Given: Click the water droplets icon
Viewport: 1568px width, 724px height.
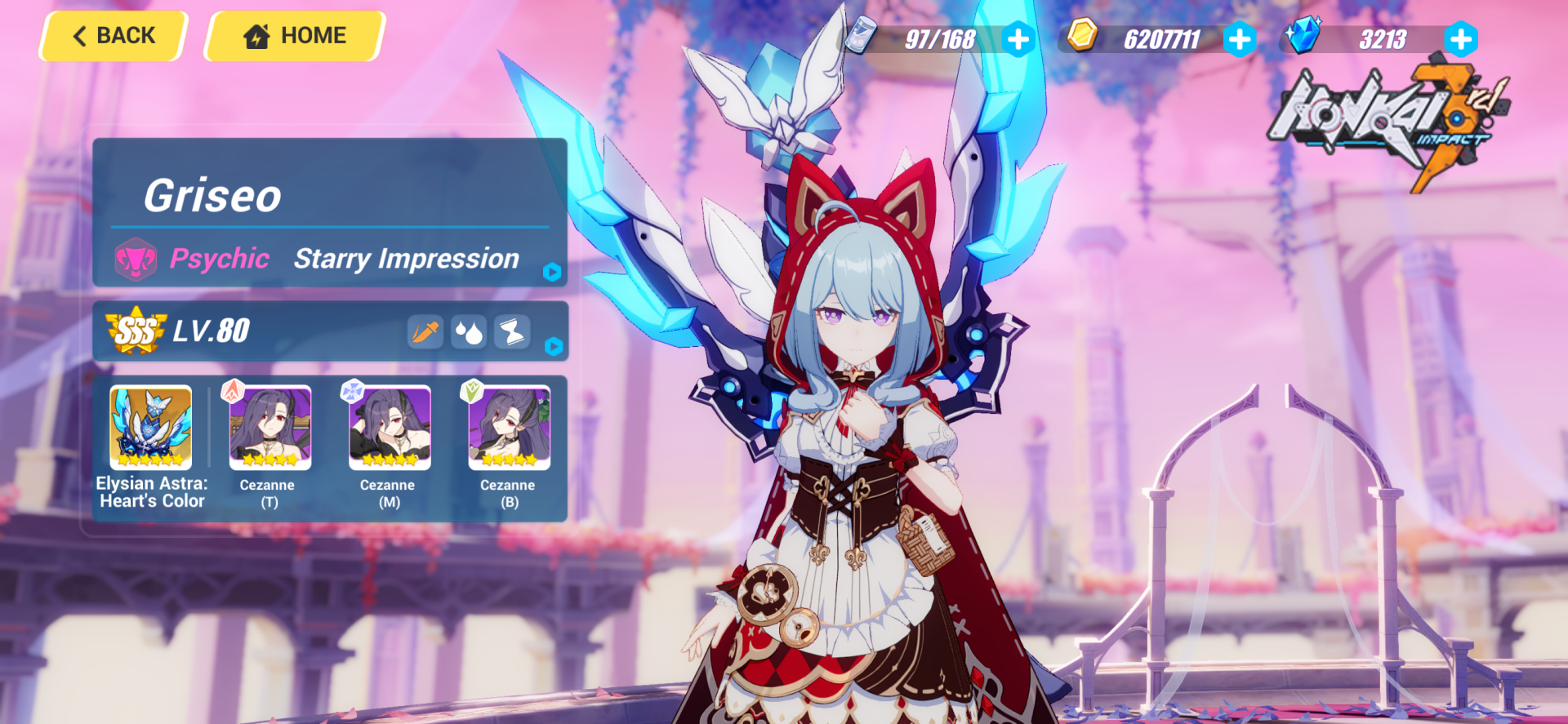Looking at the screenshot, I should (x=469, y=331).
